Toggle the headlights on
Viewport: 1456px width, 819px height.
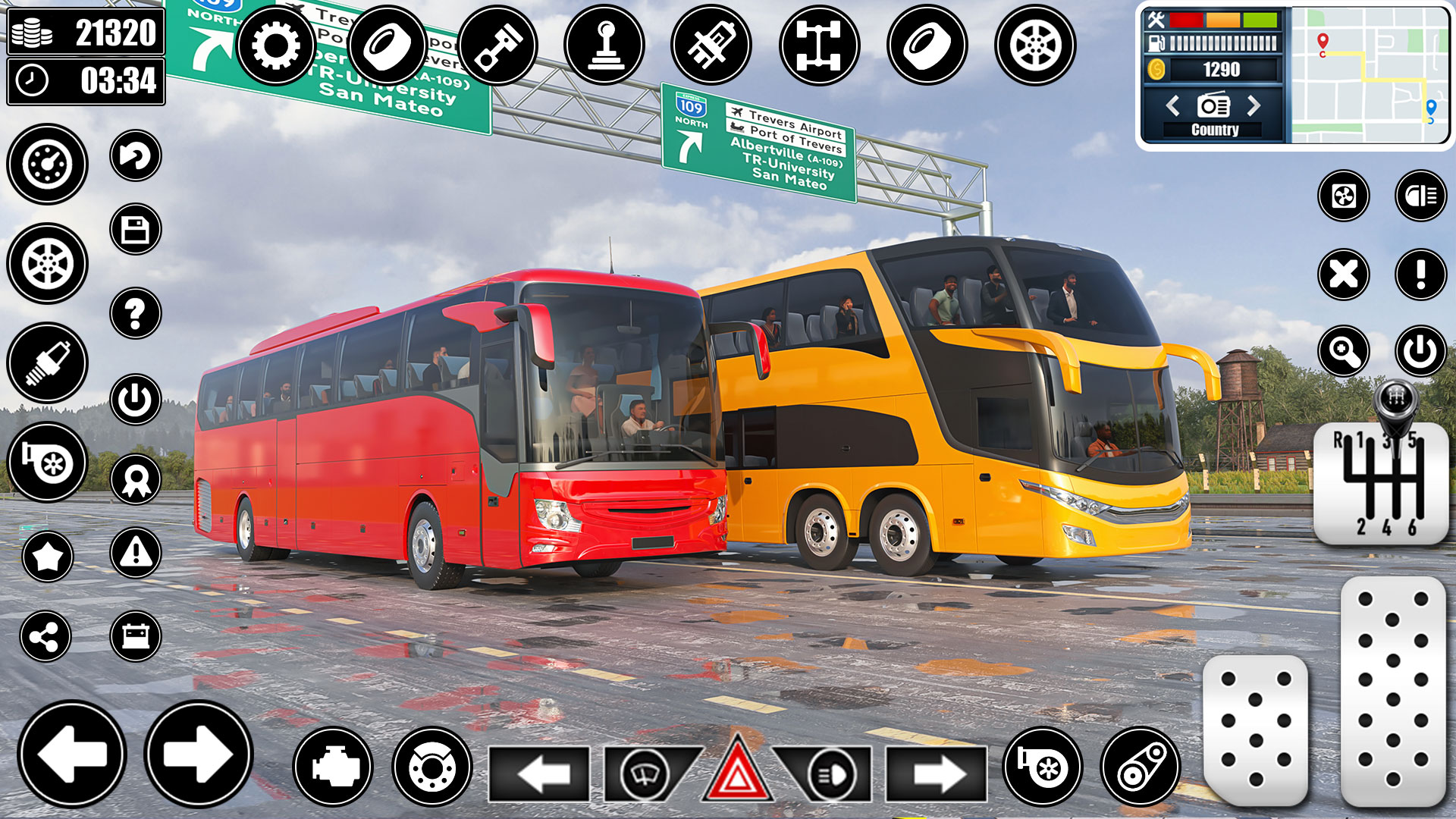pyautogui.click(x=830, y=773)
